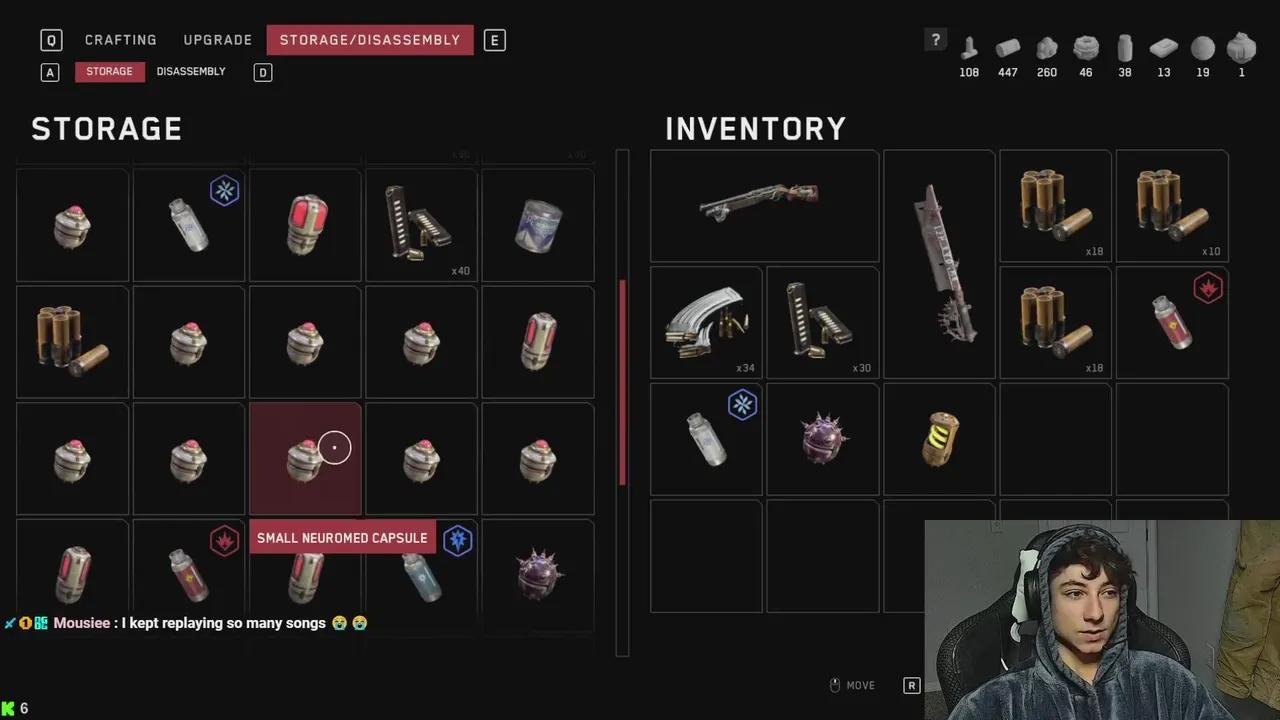Choose the red fire canister in inventory
This screenshot has width=1280, height=720.
click(x=1171, y=322)
